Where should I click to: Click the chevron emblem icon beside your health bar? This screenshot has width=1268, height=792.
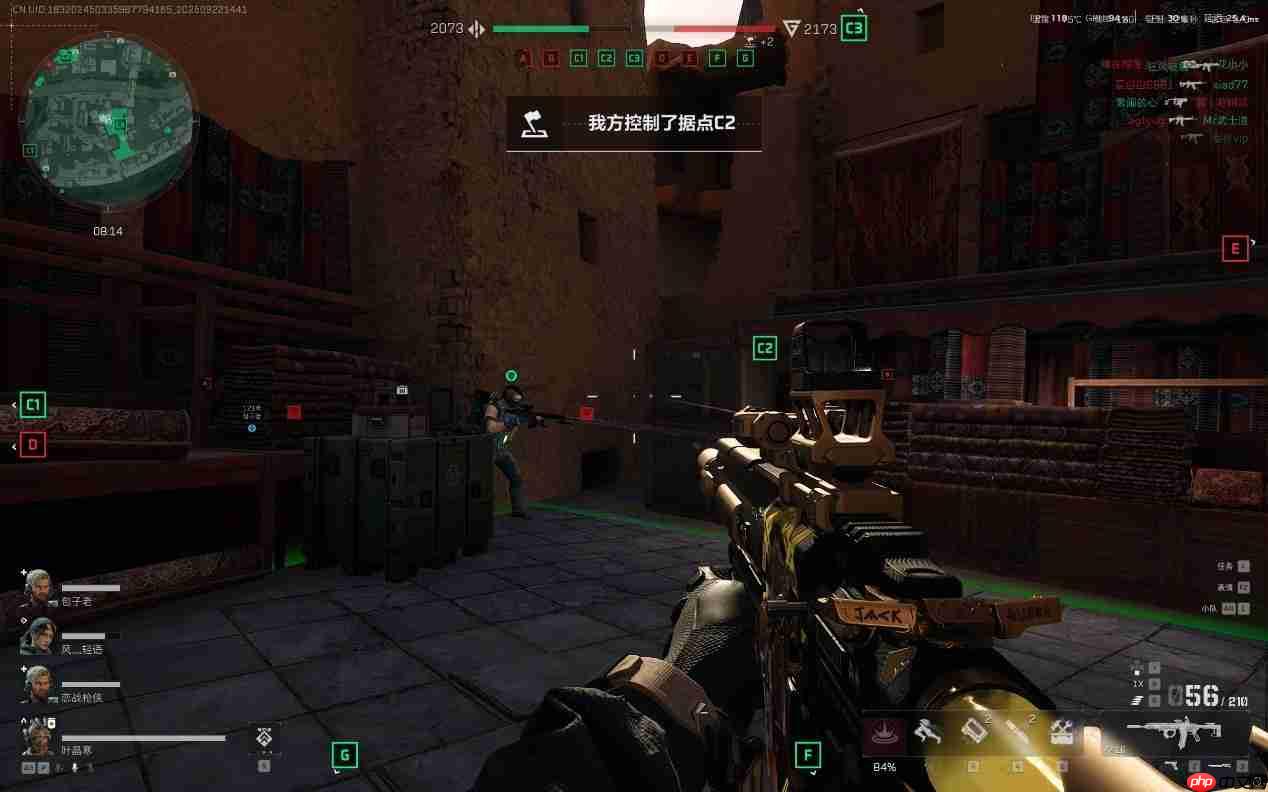(264, 738)
